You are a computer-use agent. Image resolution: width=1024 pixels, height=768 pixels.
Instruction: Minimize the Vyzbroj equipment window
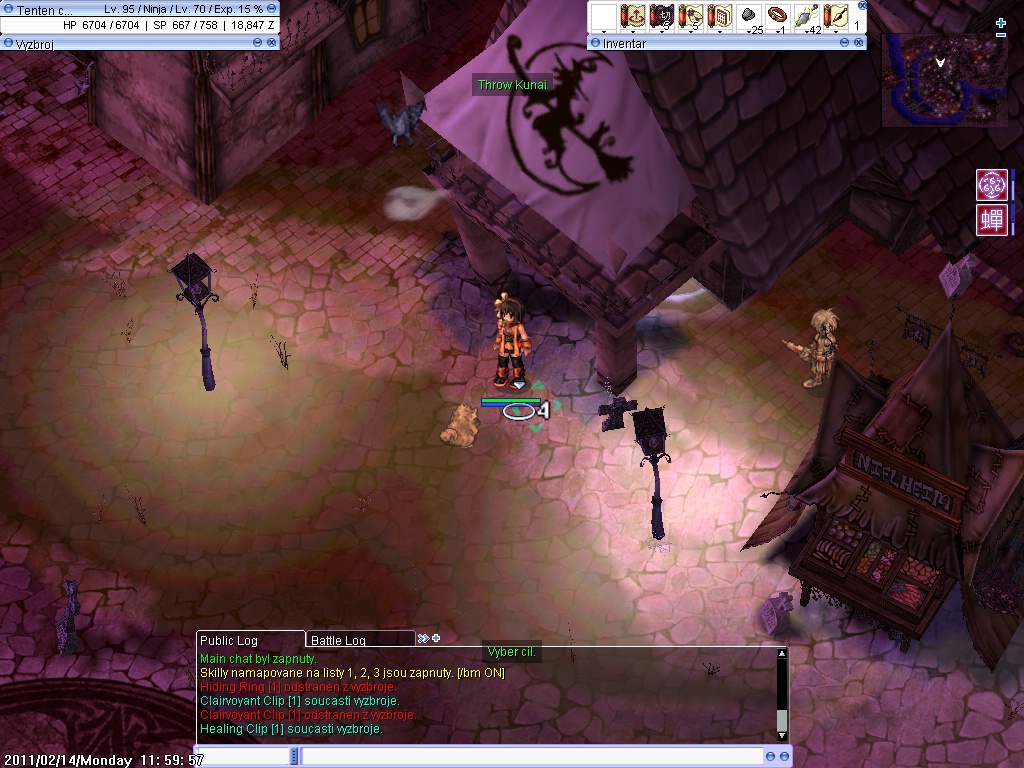[x=258, y=43]
